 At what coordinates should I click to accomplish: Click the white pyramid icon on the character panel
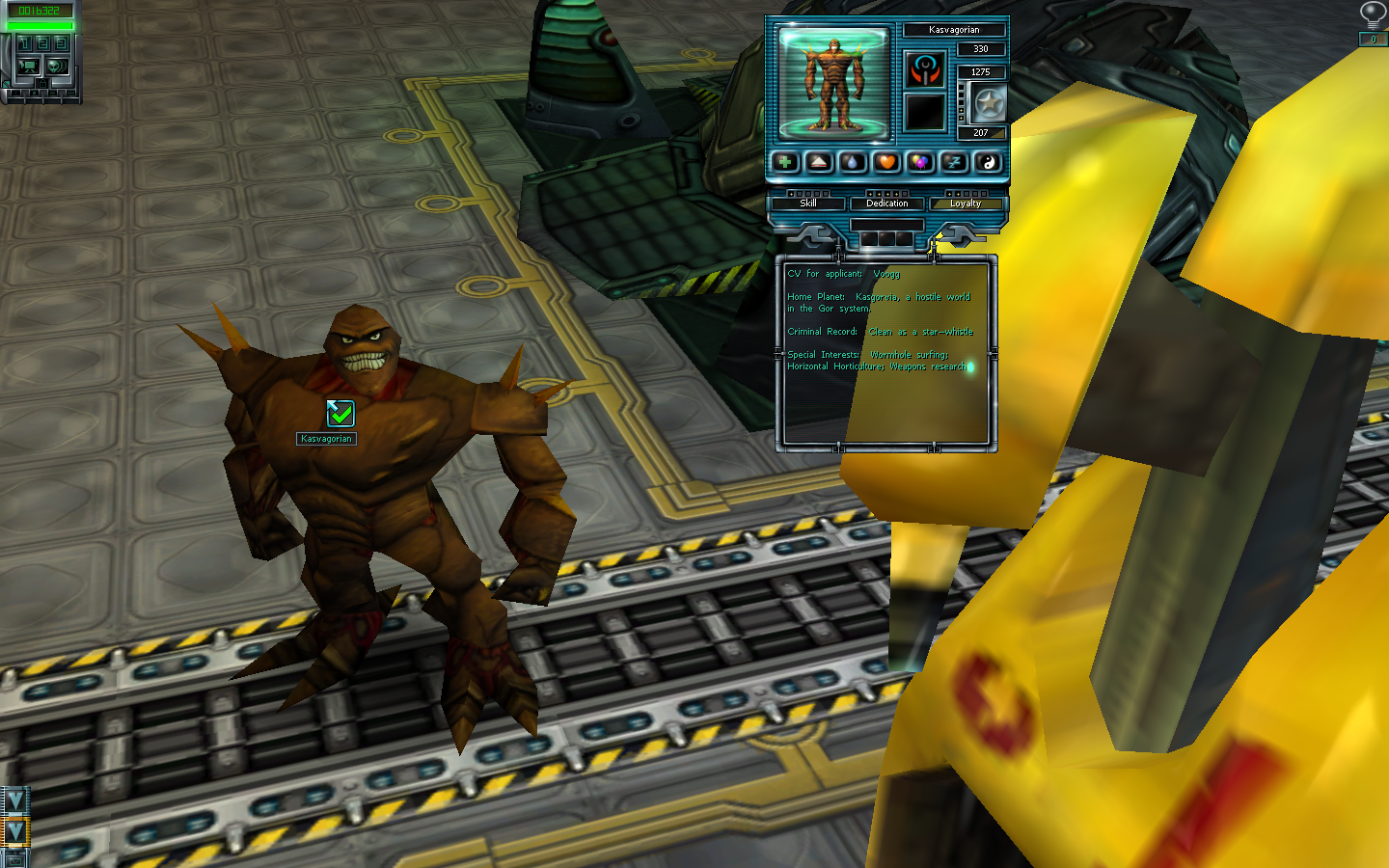[x=817, y=162]
